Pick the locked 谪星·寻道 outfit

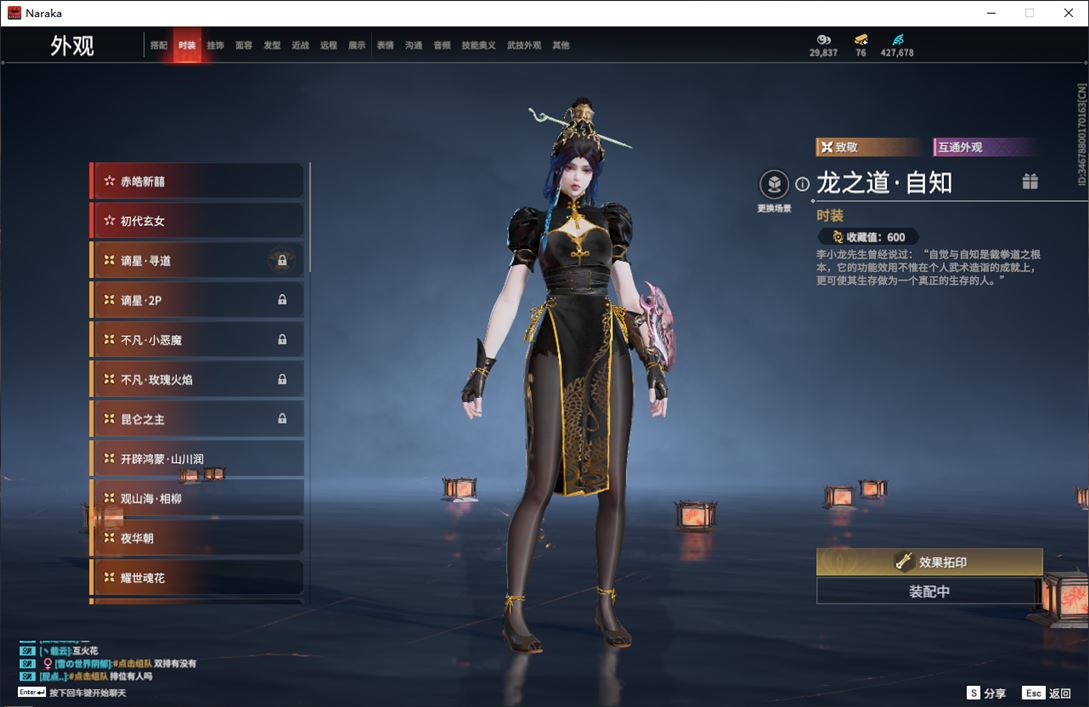tap(197, 260)
